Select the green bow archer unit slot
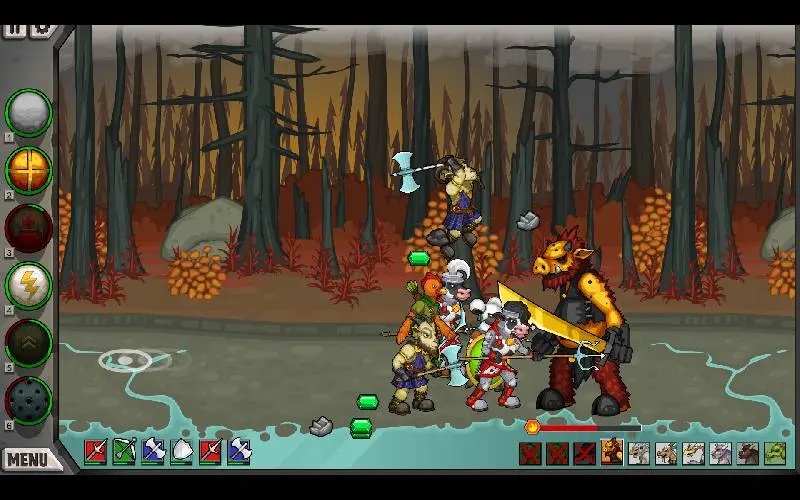 (x=124, y=452)
